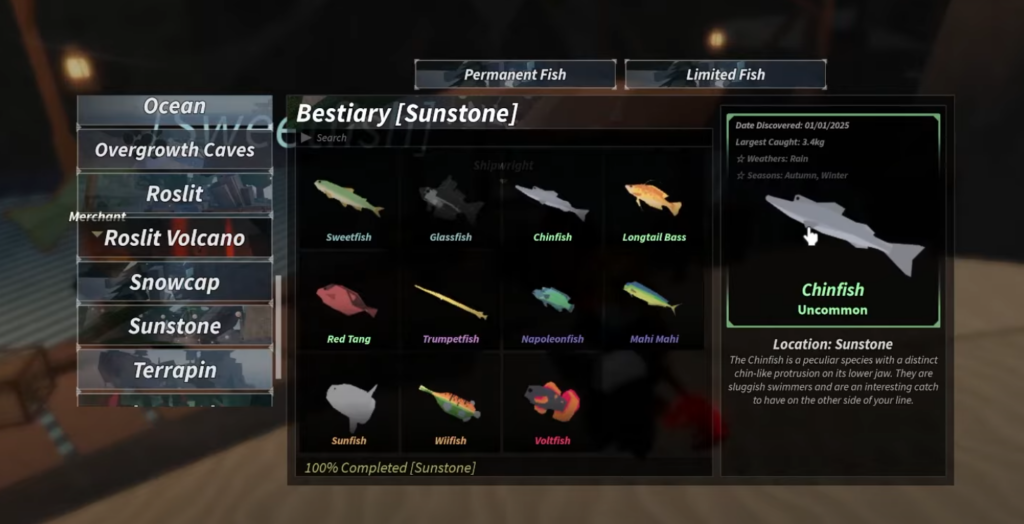This screenshot has width=1024, height=524.
Task: Select the Voltfish tile
Action: click(552, 409)
